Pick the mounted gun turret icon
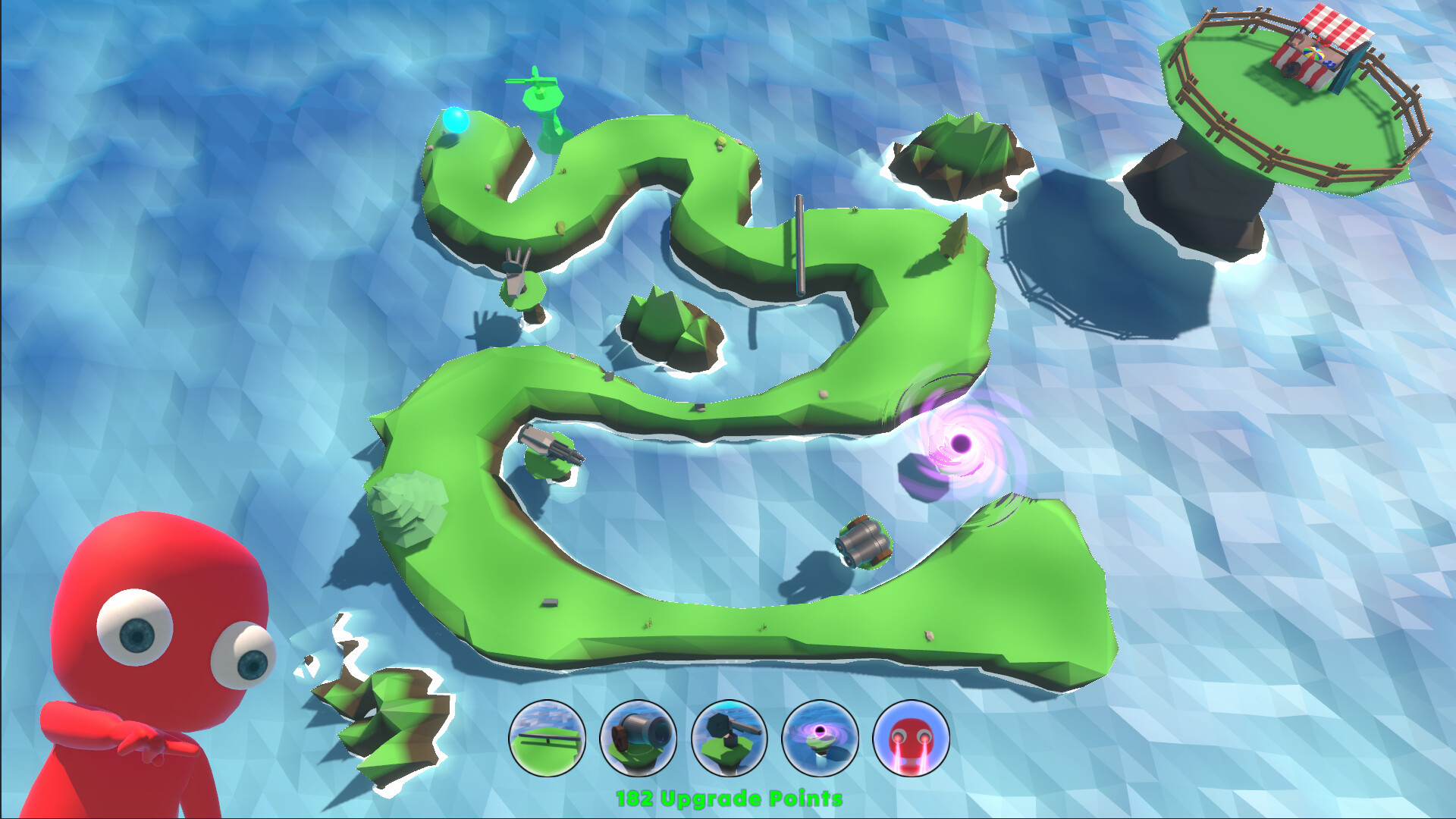Viewport: 1456px width, 819px height. pos(729,738)
